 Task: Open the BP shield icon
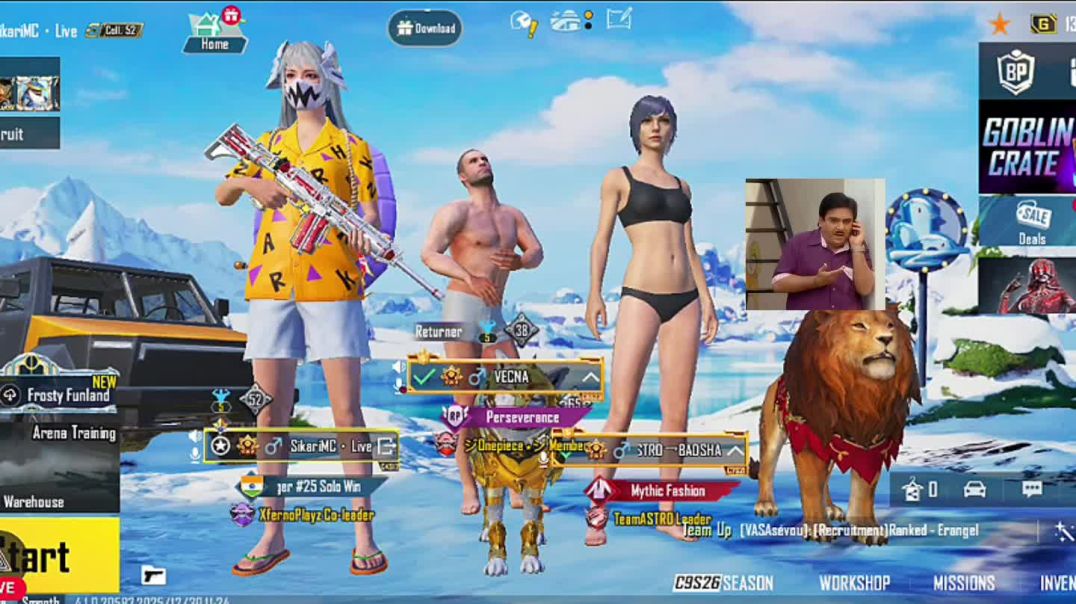(1015, 72)
